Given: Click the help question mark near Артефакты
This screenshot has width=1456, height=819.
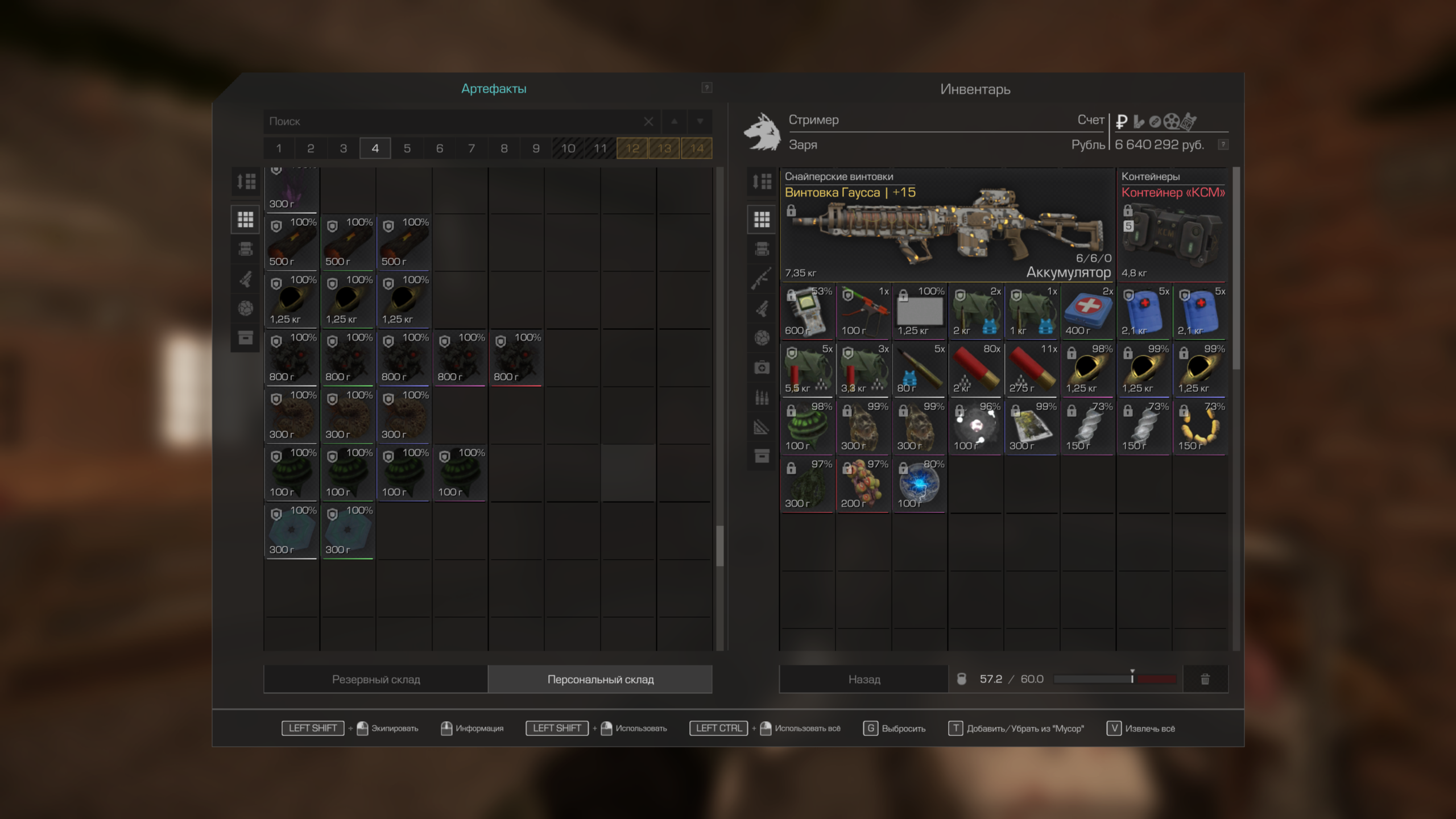Looking at the screenshot, I should point(706,88).
